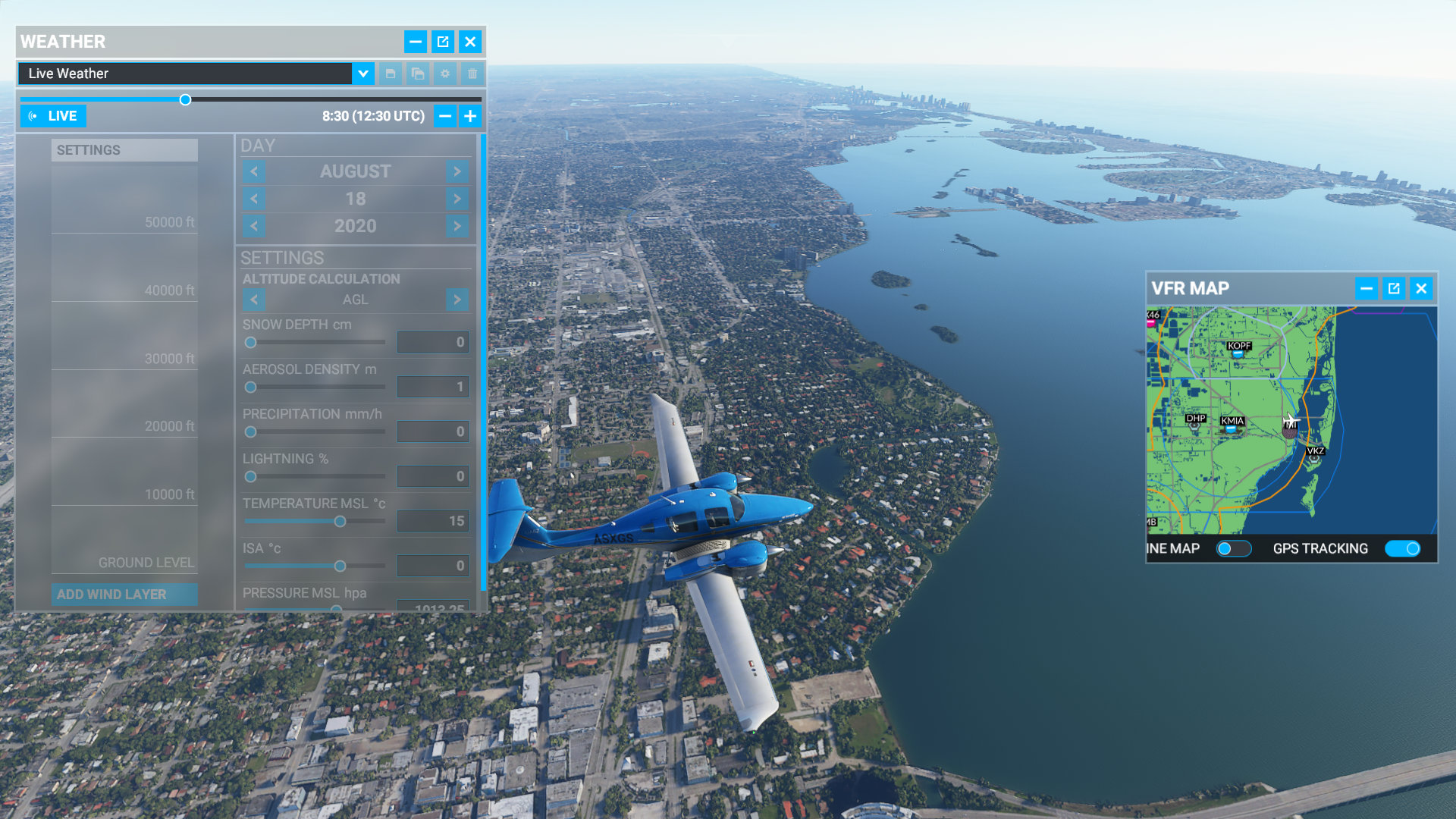Toggle the LIVE time button
1456x819 pixels.
[53, 116]
